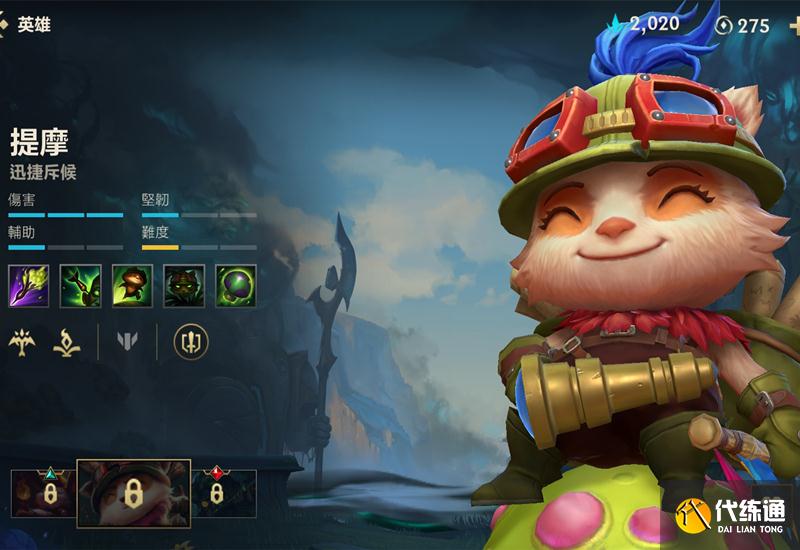The height and width of the screenshot is (550, 800).
Task: Select Teemo's purple passive ability icon
Action: coord(28,285)
